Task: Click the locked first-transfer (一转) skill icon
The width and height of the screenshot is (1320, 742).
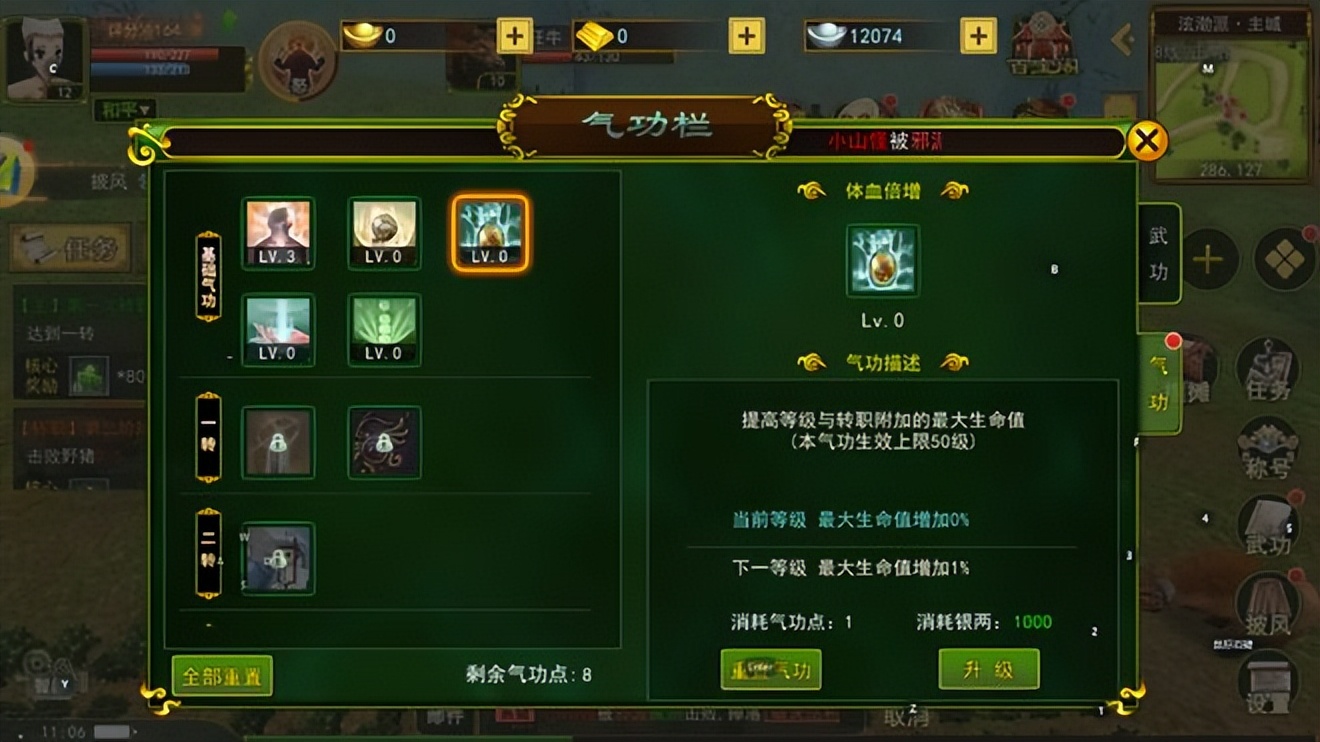Action: tap(277, 443)
